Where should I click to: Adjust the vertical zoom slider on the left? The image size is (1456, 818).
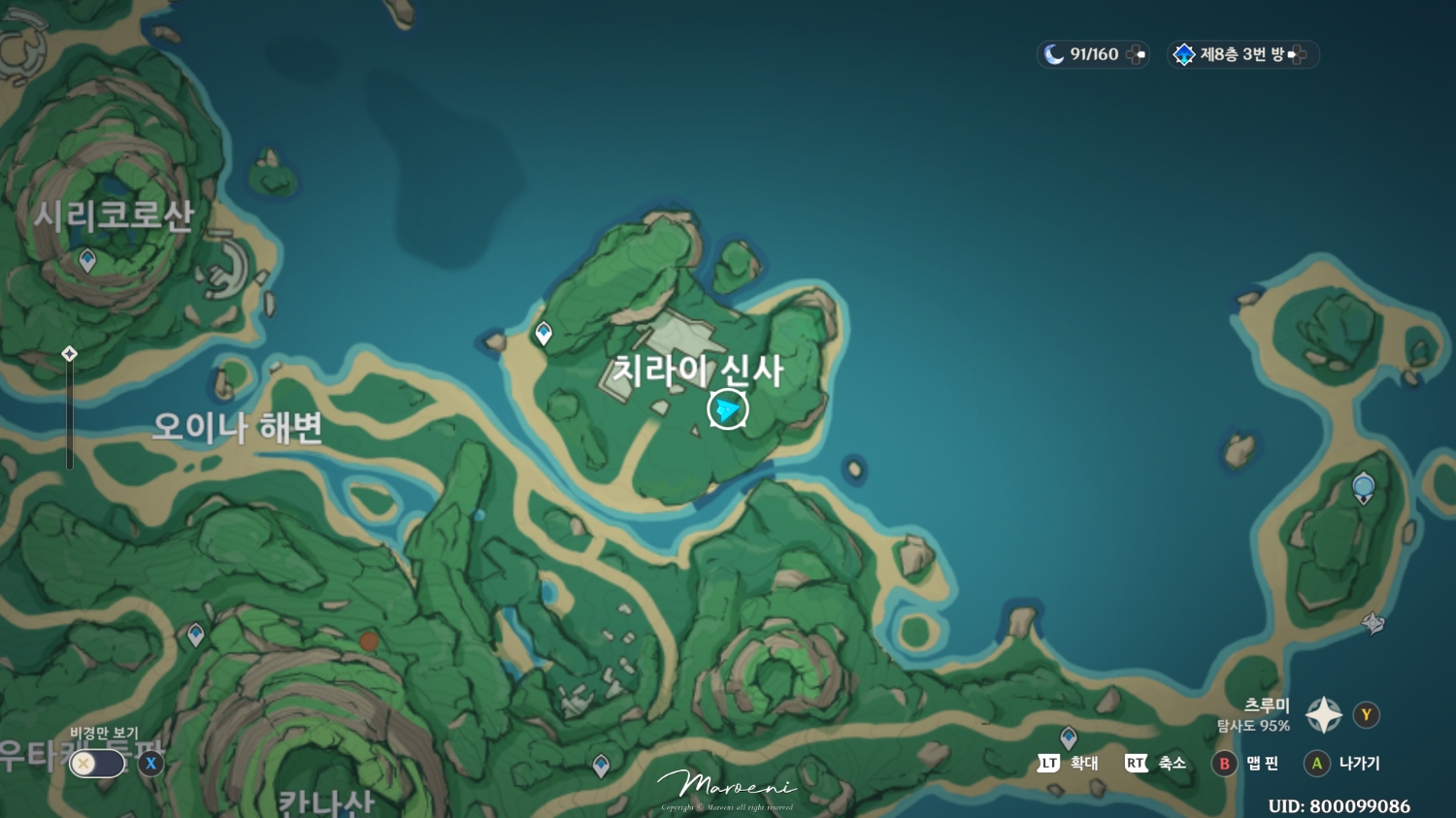[69, 412]
